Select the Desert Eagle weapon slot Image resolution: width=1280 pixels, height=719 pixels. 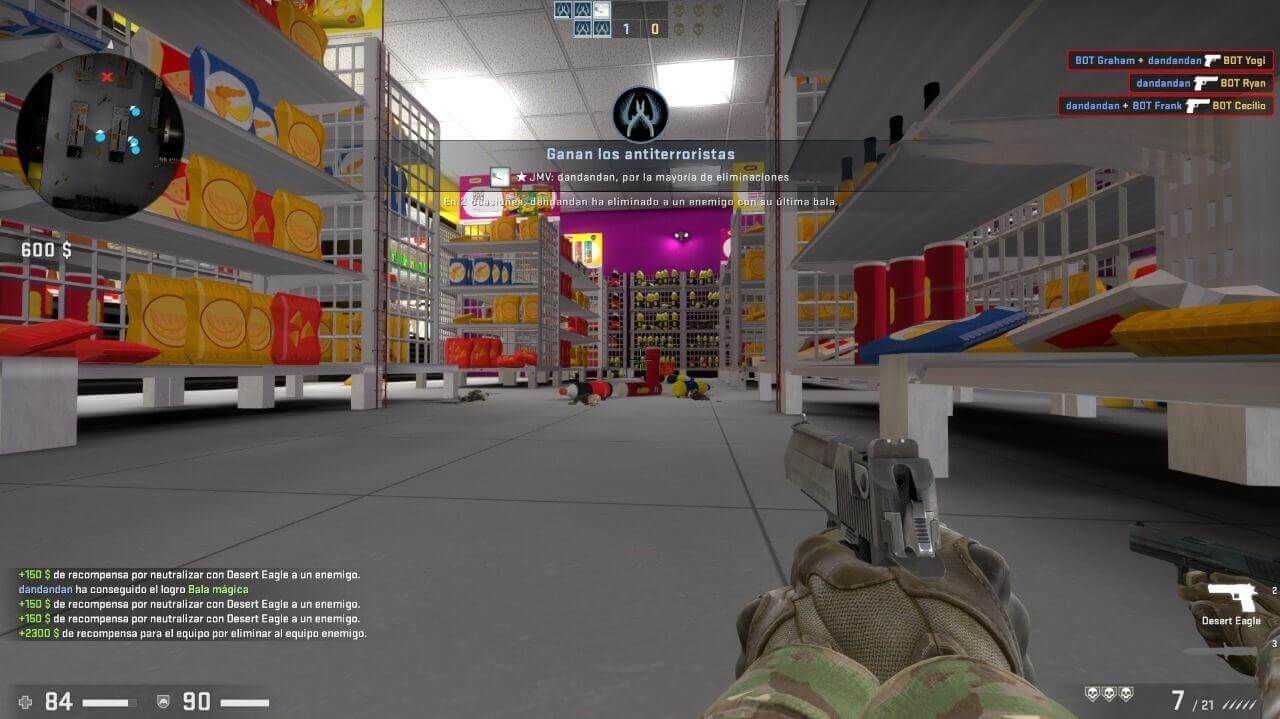point(1231,602)
